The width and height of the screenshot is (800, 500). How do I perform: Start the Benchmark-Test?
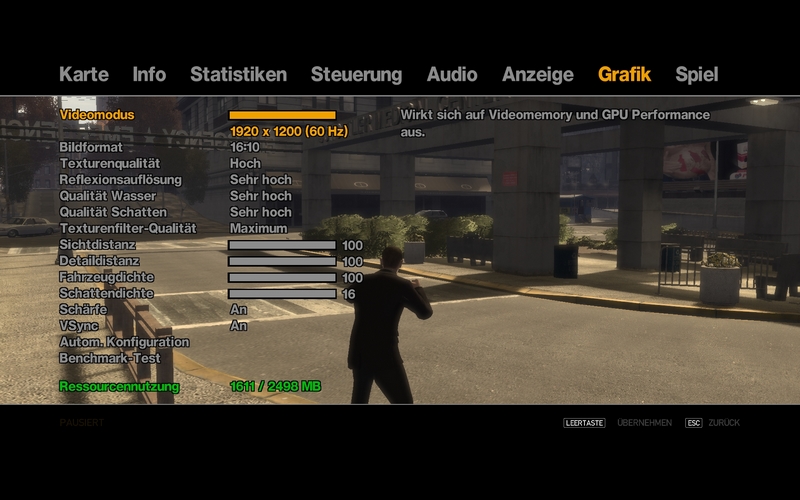109,358
